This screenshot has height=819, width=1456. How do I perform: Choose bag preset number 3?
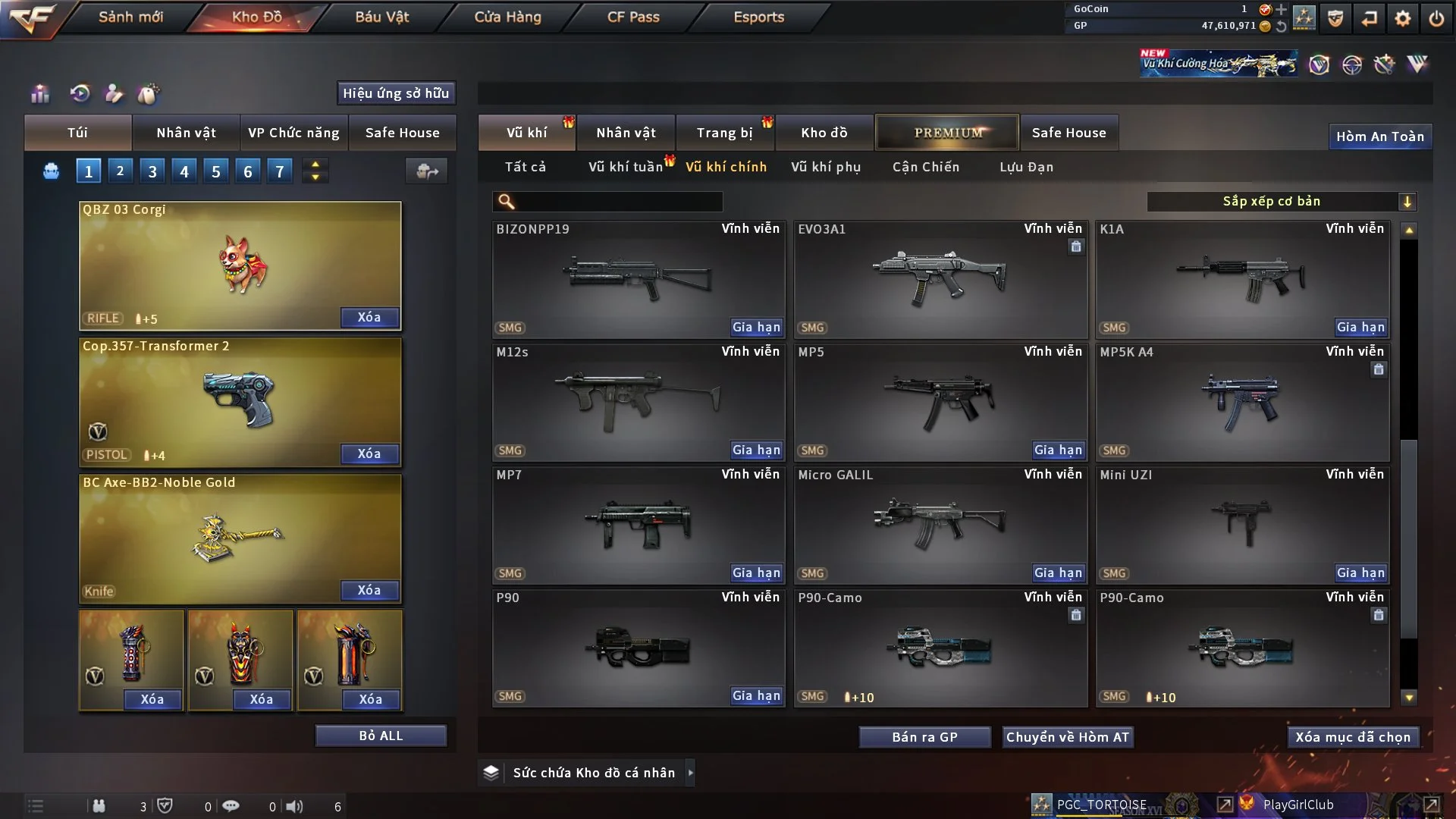click(x=152, y=171)
